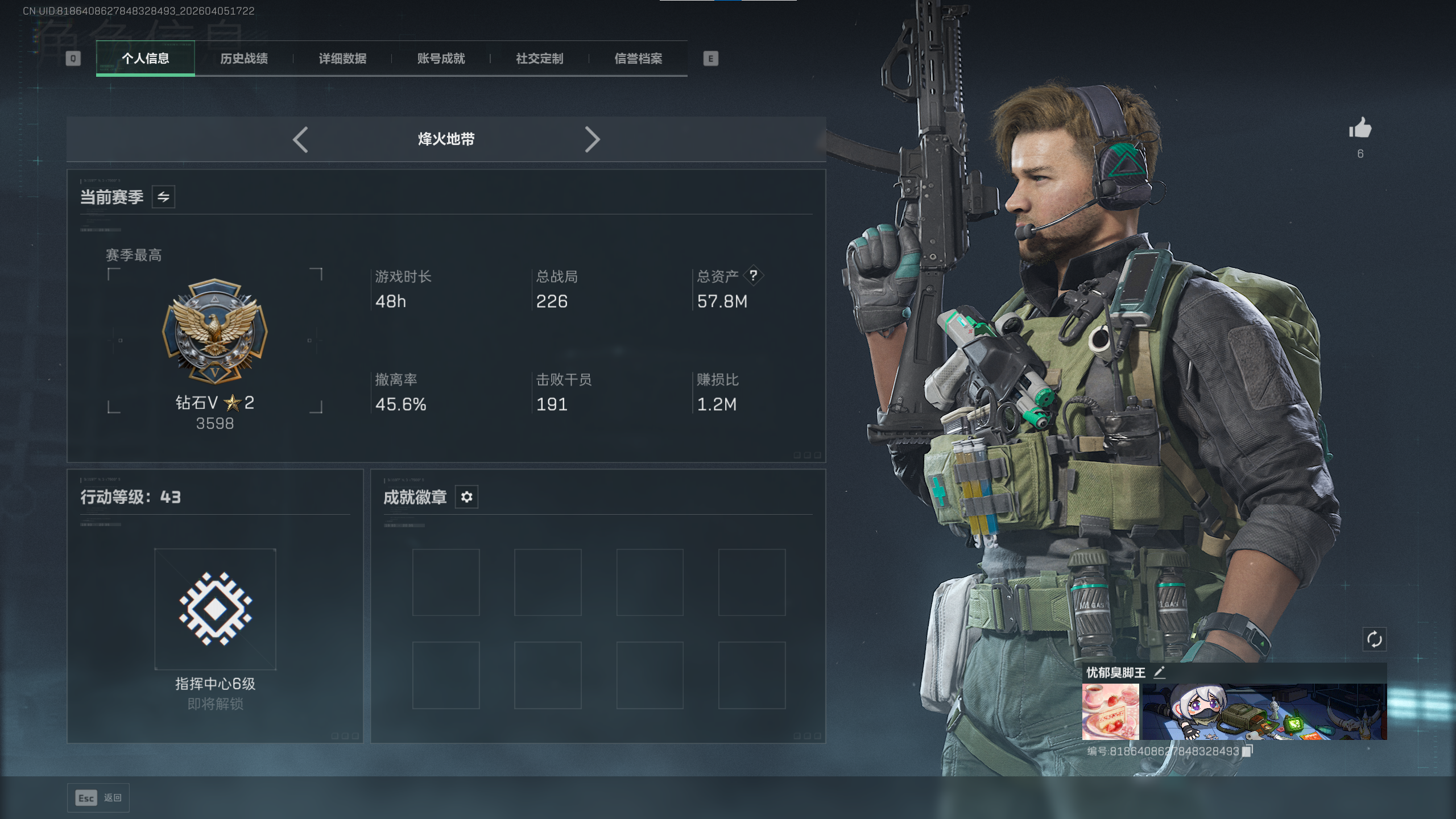Click the 返回 back button
The width and height of the screenshot is (1456, 819).
[98, 798]
